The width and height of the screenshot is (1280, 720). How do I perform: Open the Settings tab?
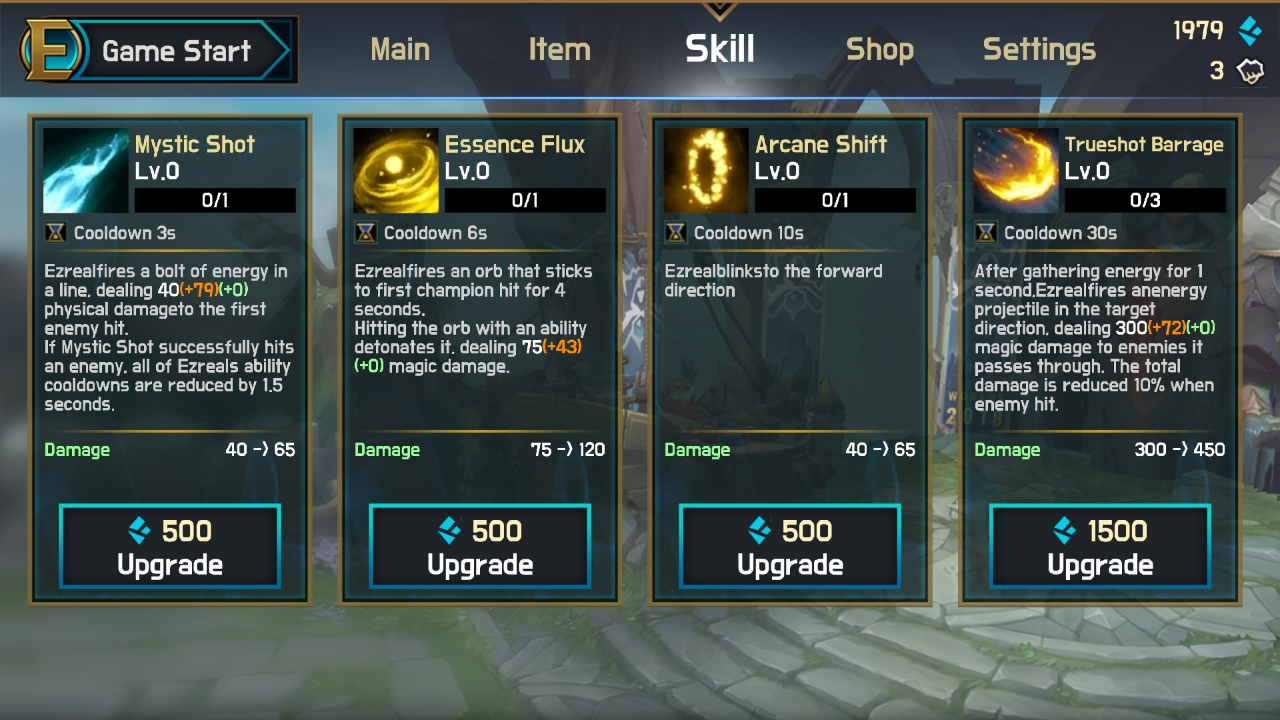coord(1039,49)
